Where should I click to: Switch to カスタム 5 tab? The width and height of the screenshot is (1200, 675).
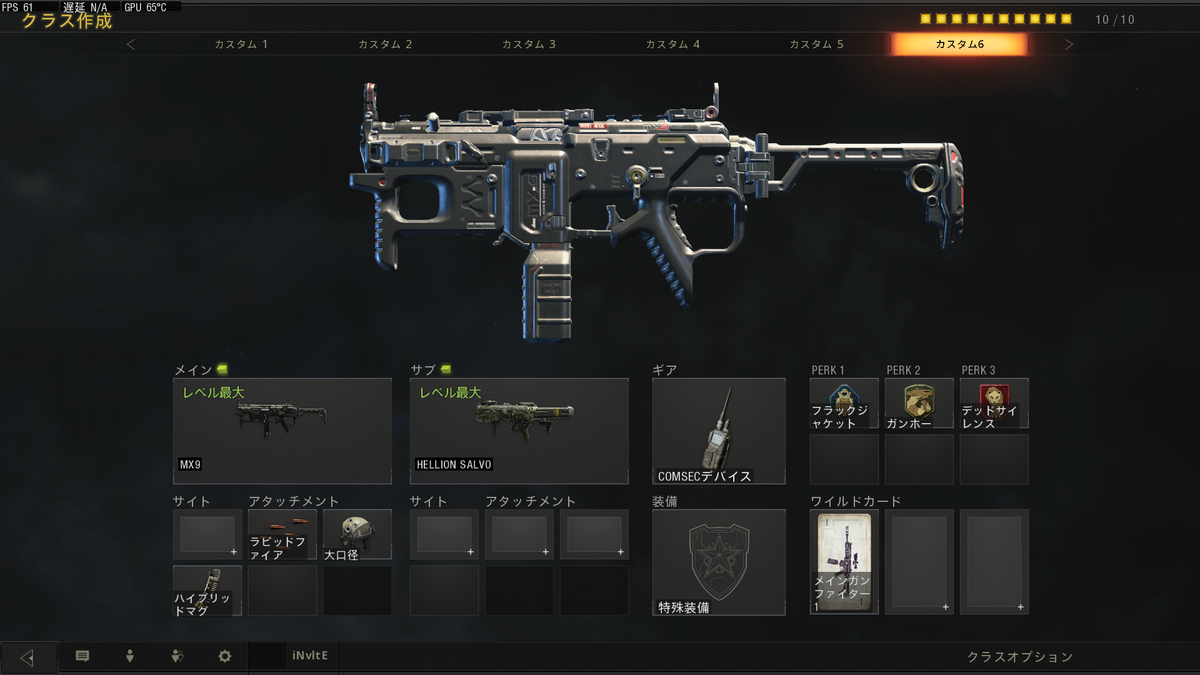pos(816,44)
